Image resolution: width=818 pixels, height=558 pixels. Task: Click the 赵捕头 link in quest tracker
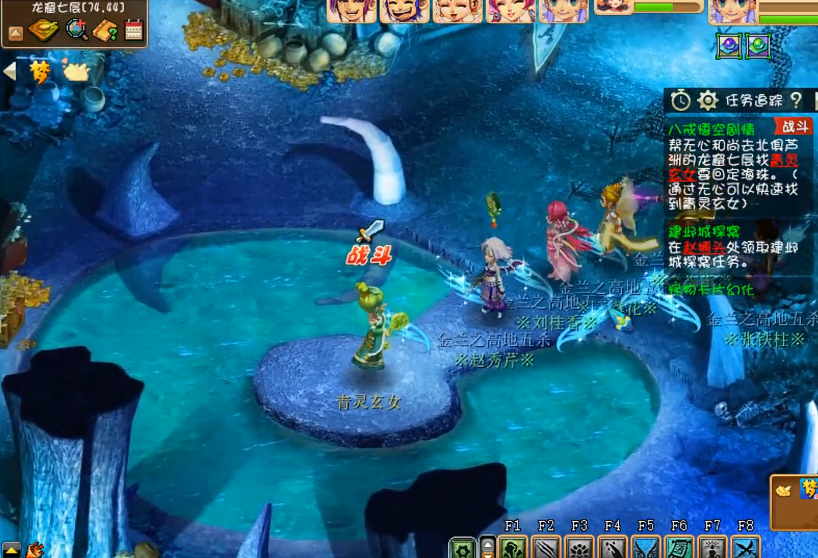(x=705, y=247)
